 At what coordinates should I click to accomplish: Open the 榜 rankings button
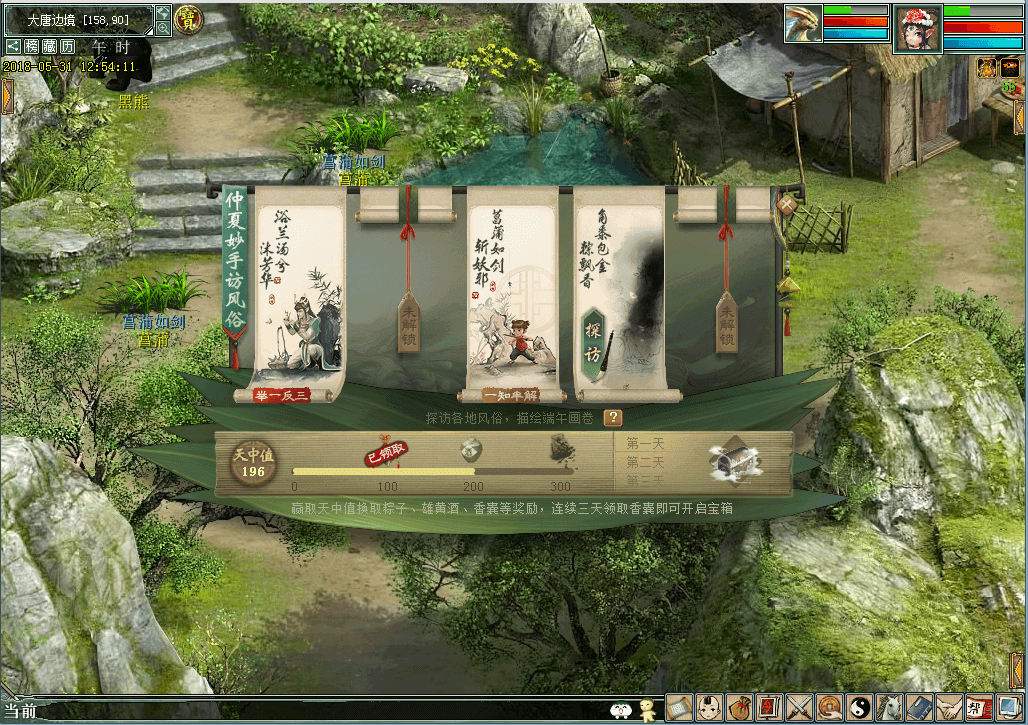31,46
